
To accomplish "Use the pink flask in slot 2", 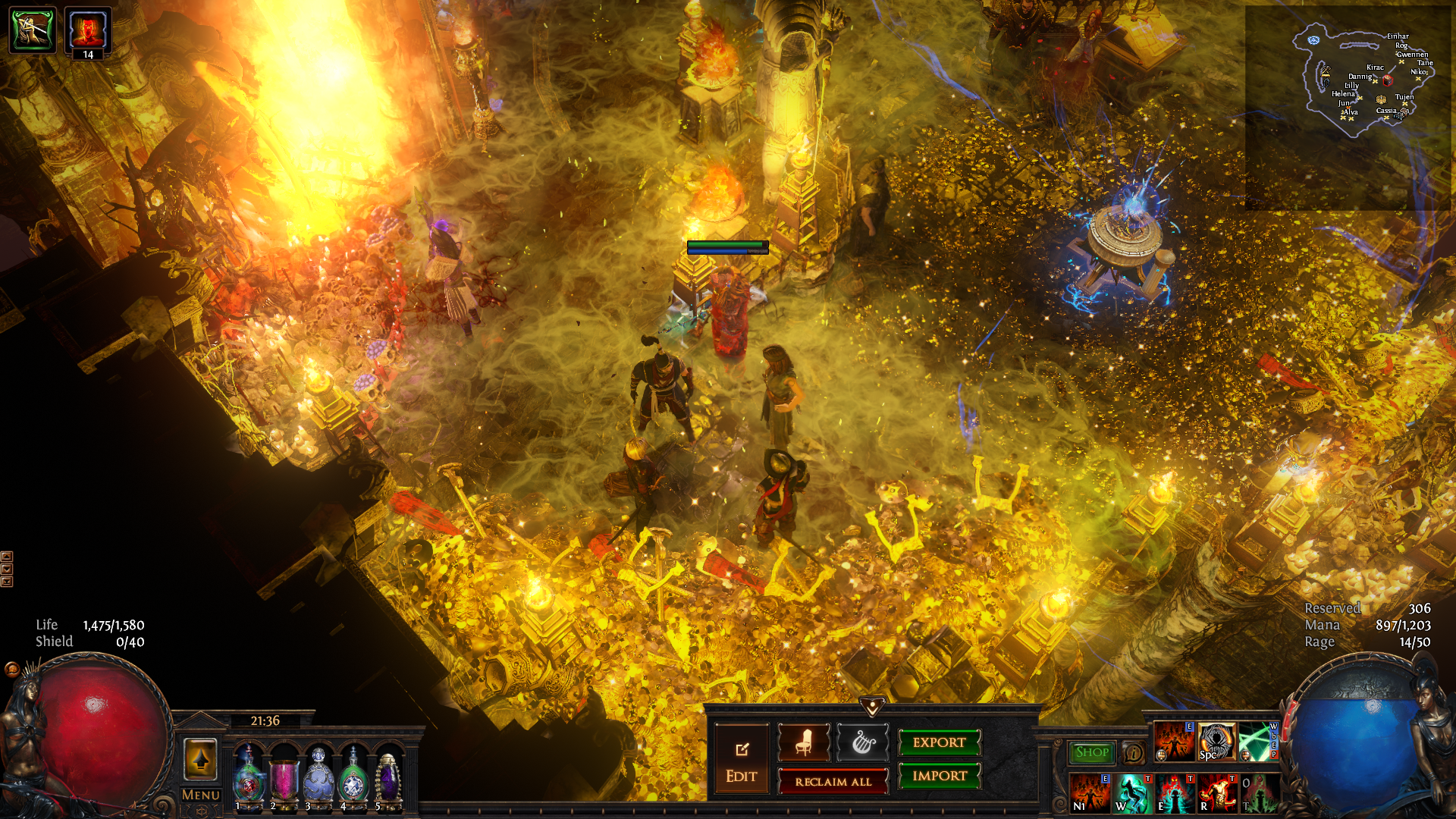I will pyautogui.click(x=284, y=775).
